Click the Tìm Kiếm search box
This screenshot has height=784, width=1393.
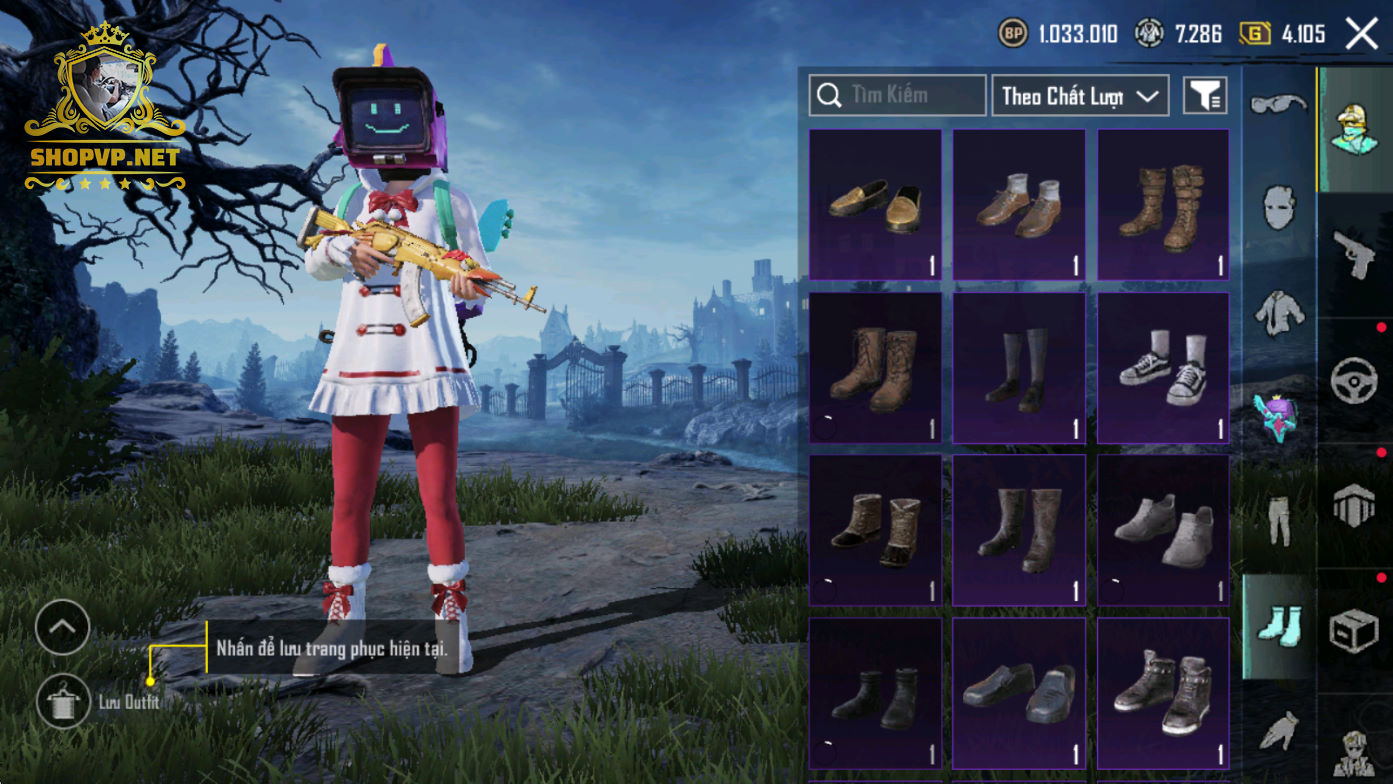[x=897, y=96]
